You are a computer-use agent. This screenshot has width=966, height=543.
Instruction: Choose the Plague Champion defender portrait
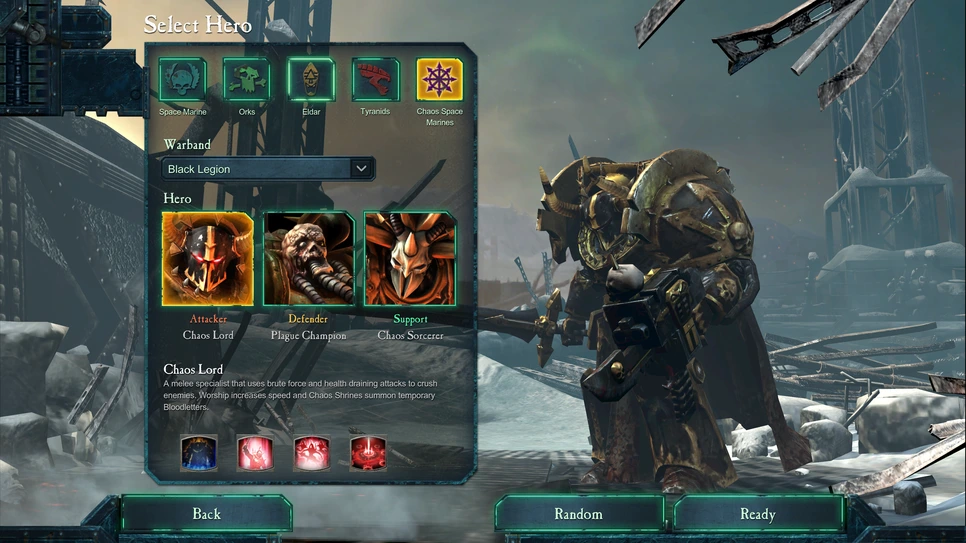point(309,259)
